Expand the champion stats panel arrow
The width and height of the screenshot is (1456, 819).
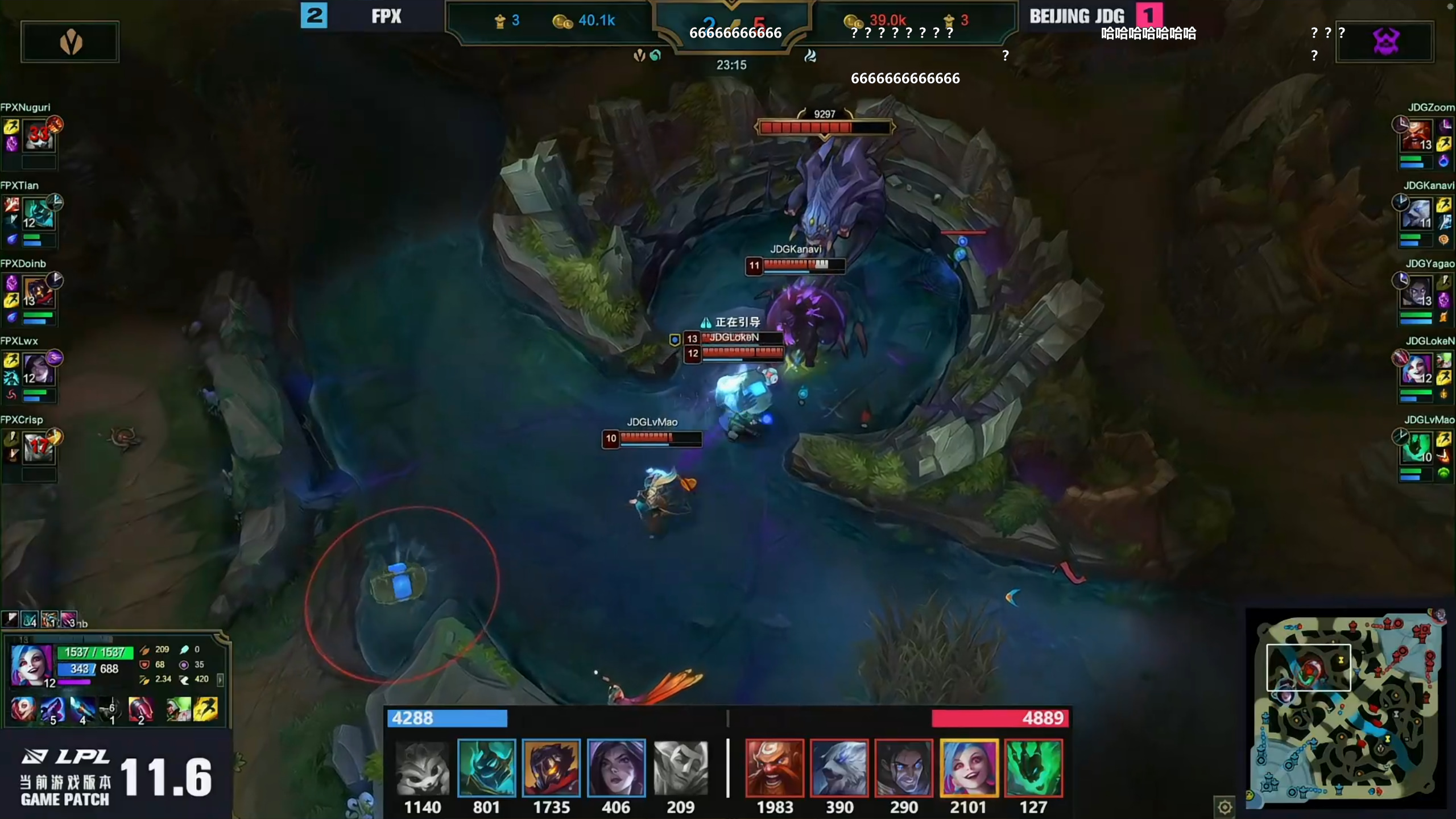(220, 679)
